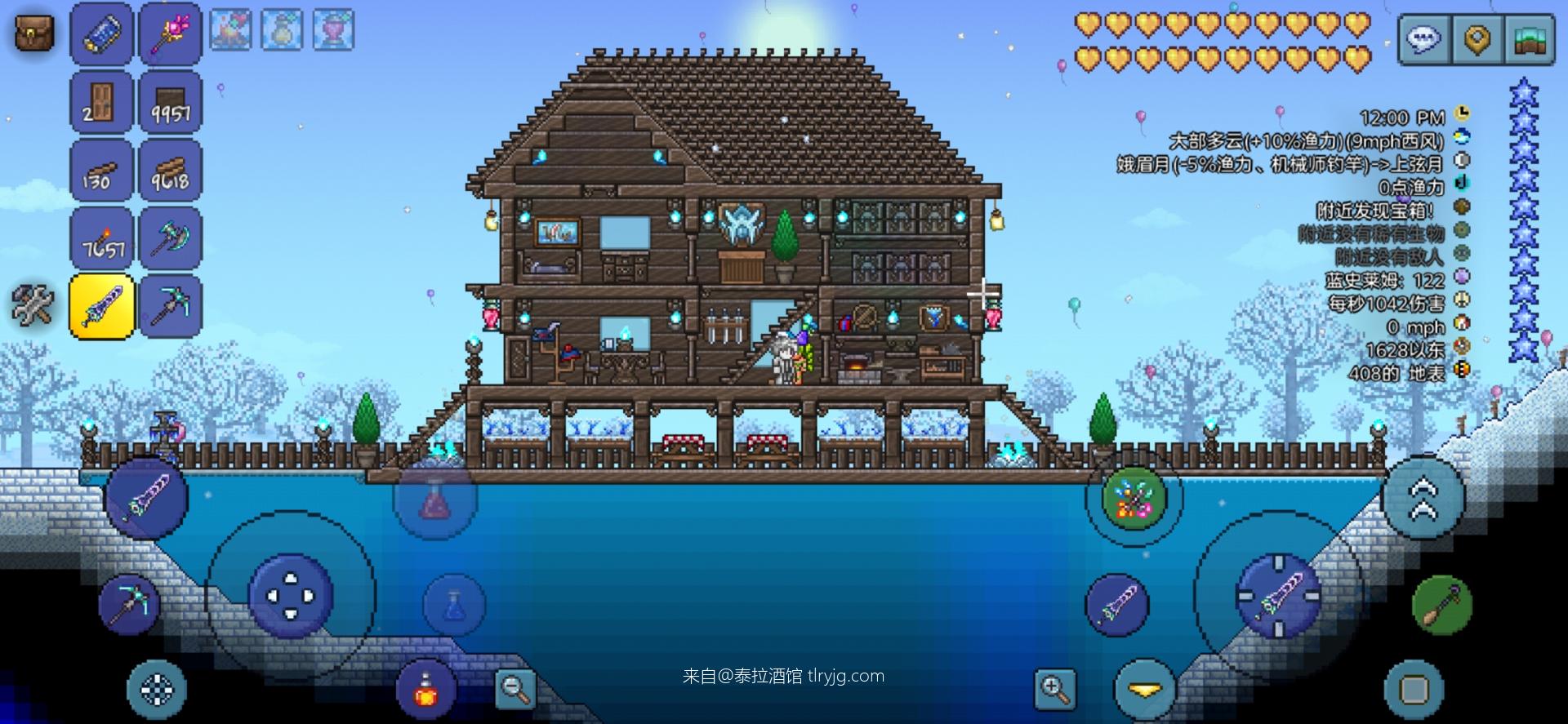Viewport: 1568px width, 724px height.
Task: Select the wooden door hotbar slot
Action: click(x=101, y=102)
